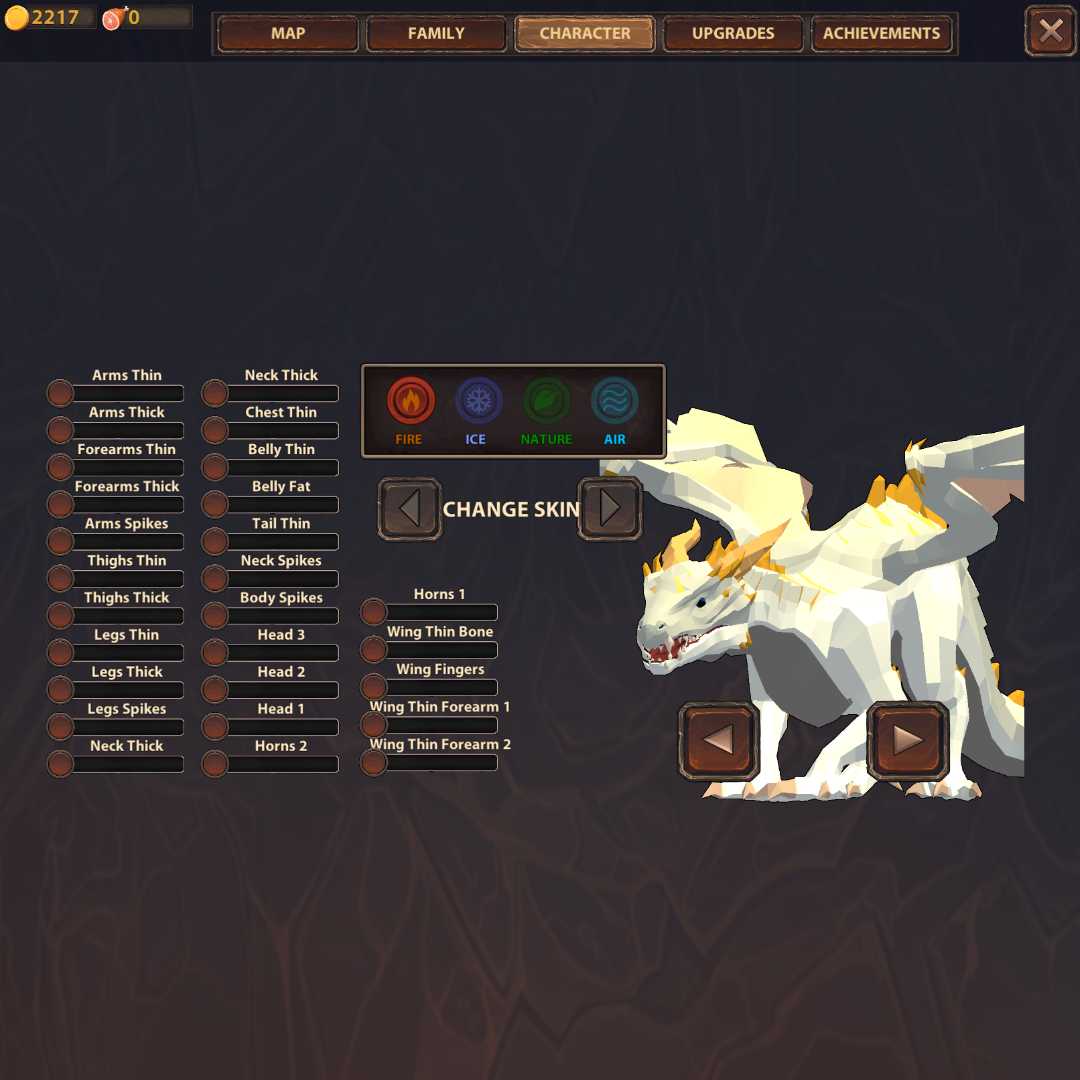Click the previous skin arrow beside Change Skin
The image size is (1080, 1080).
(409, 509)
